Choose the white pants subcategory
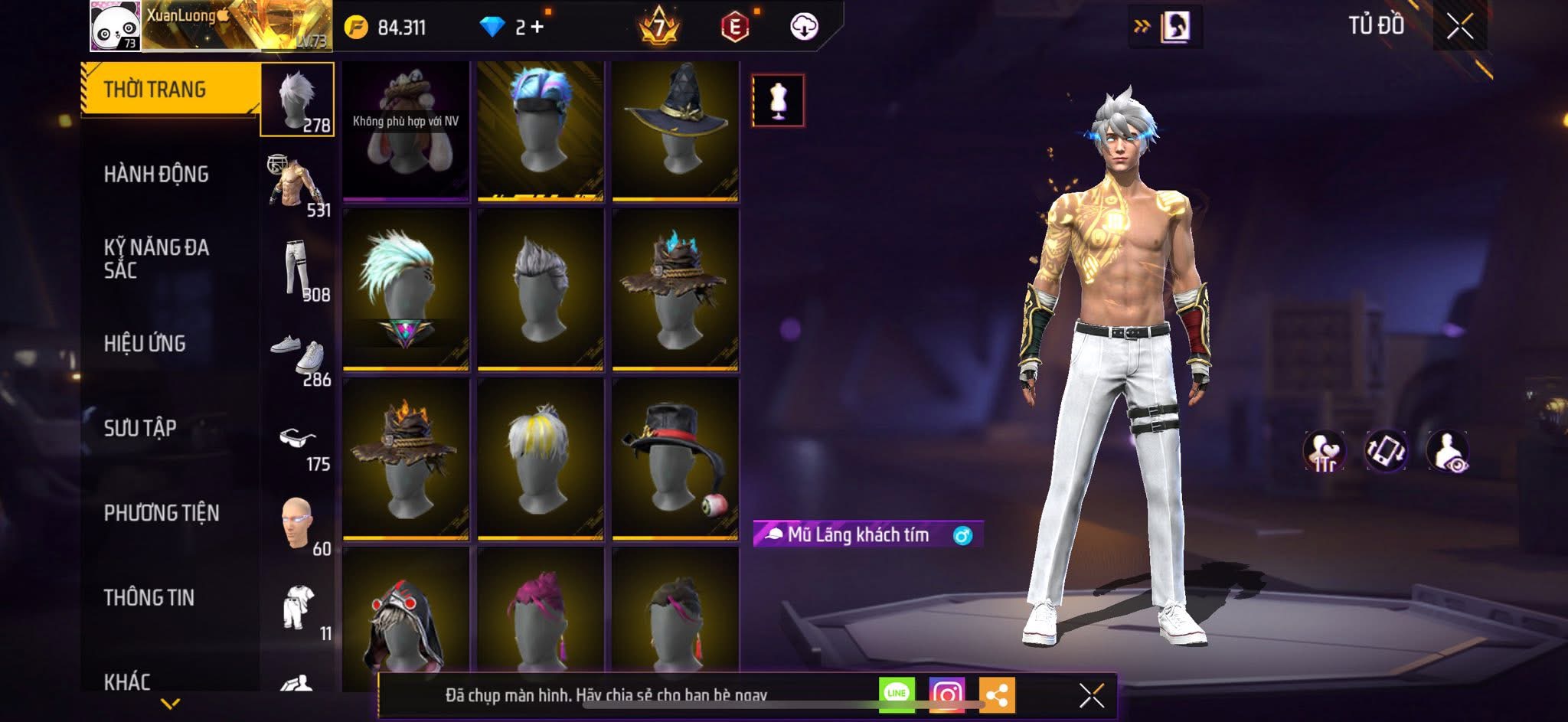 pyautogui.click(x=298, y=270)
